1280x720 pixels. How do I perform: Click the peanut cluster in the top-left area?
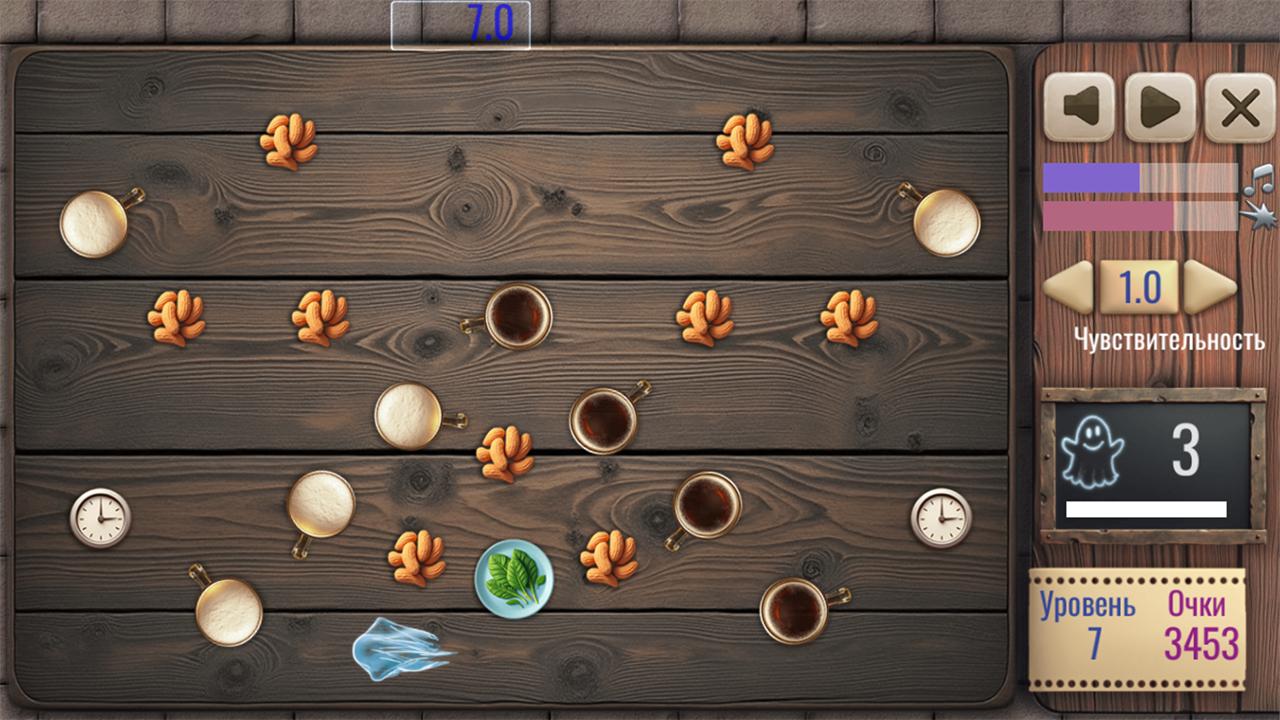[289, 141]
